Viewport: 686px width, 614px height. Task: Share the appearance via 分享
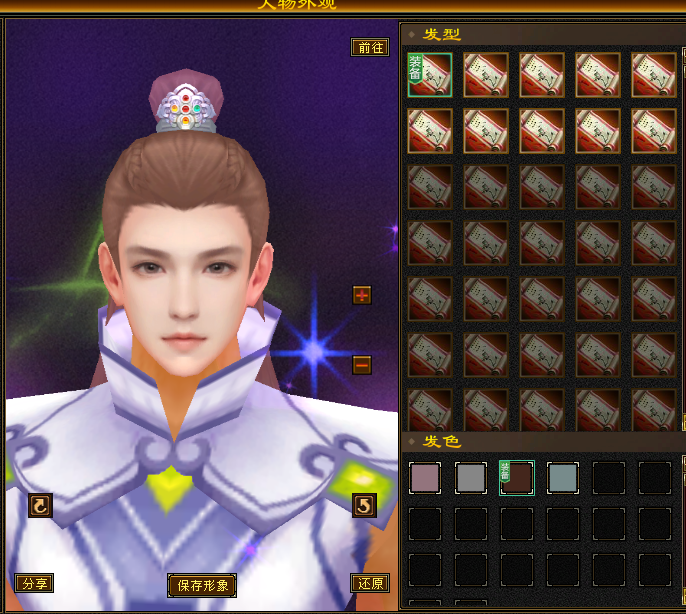pyautogui.click(x=34, y=583)
